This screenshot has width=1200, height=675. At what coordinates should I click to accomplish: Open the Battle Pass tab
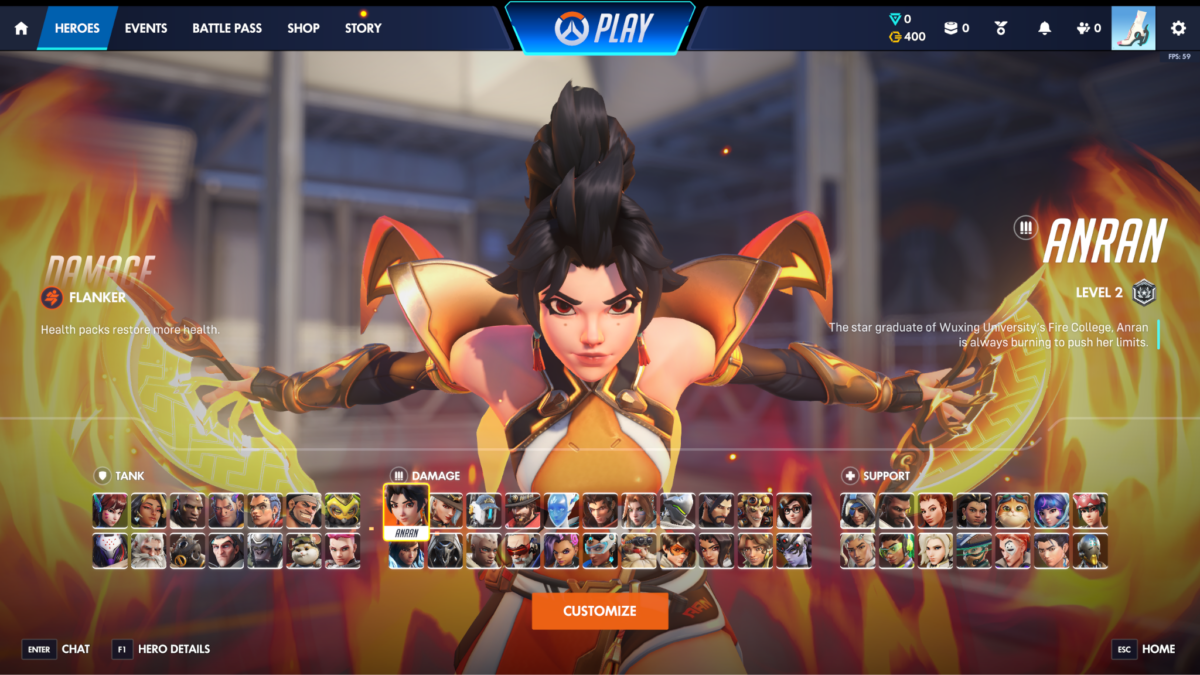click(x=227, y=28)
